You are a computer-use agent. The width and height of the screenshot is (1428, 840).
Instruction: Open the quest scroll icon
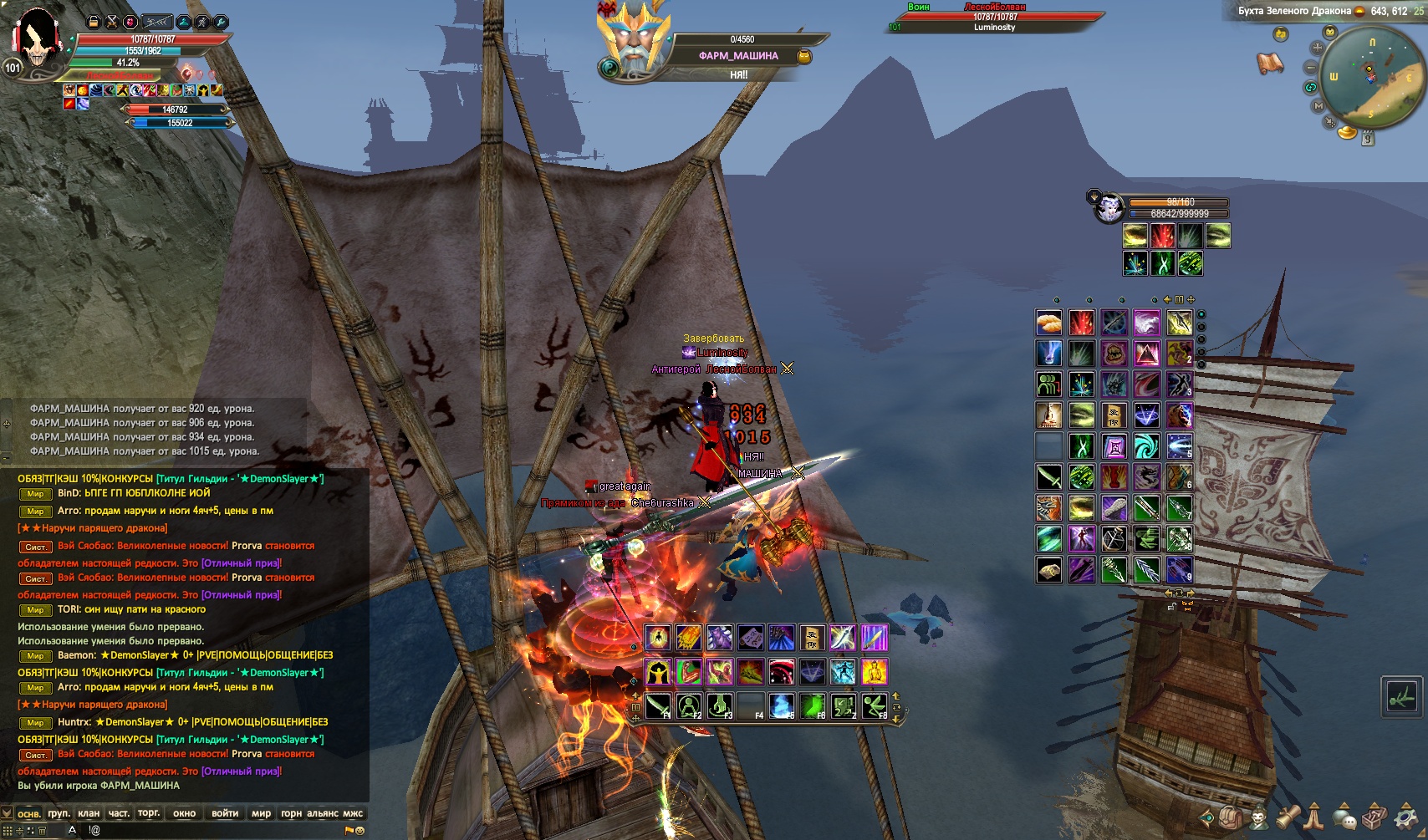click(1288, 817)
